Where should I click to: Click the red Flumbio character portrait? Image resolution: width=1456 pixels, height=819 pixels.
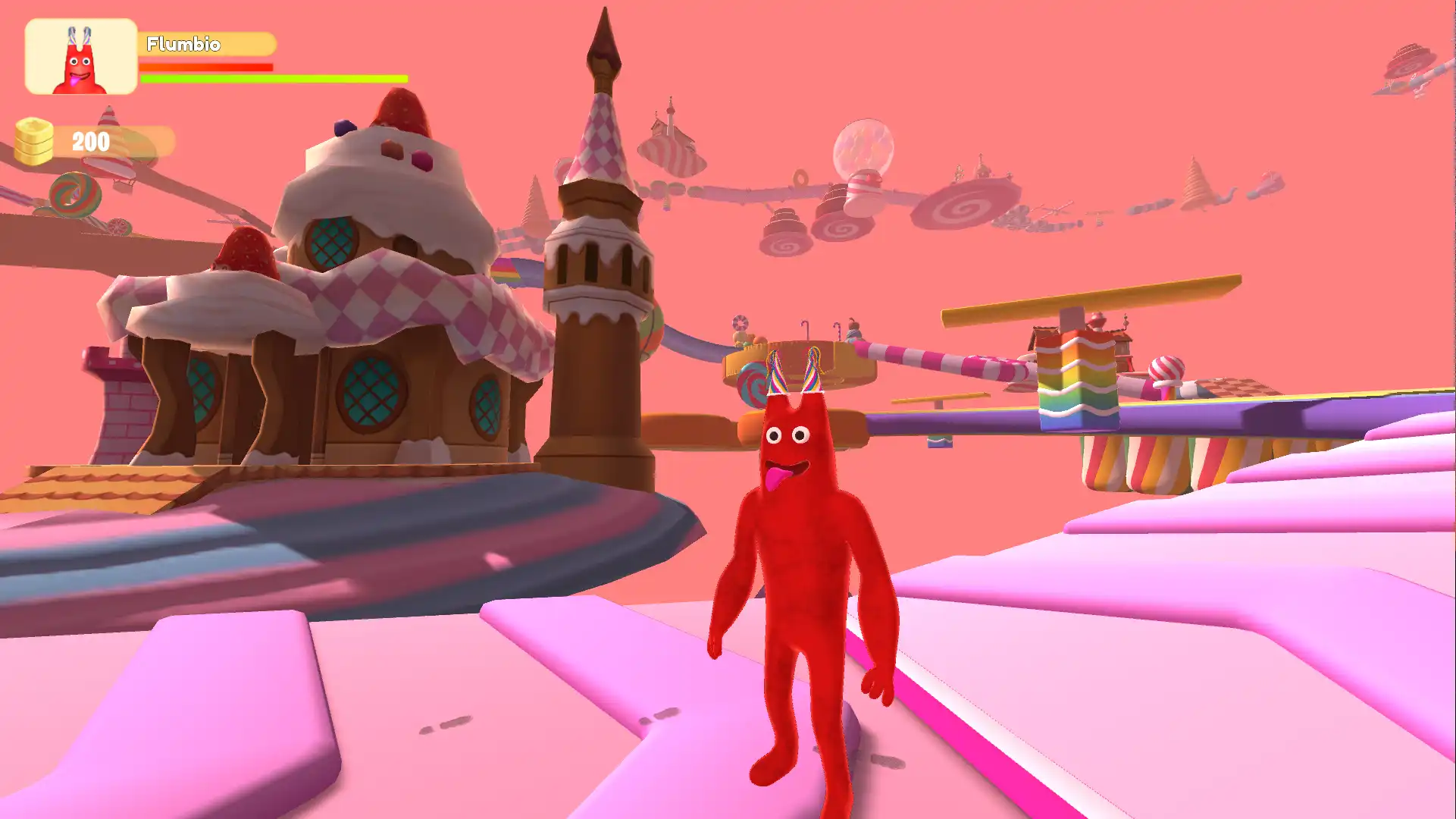click(80, 57)
